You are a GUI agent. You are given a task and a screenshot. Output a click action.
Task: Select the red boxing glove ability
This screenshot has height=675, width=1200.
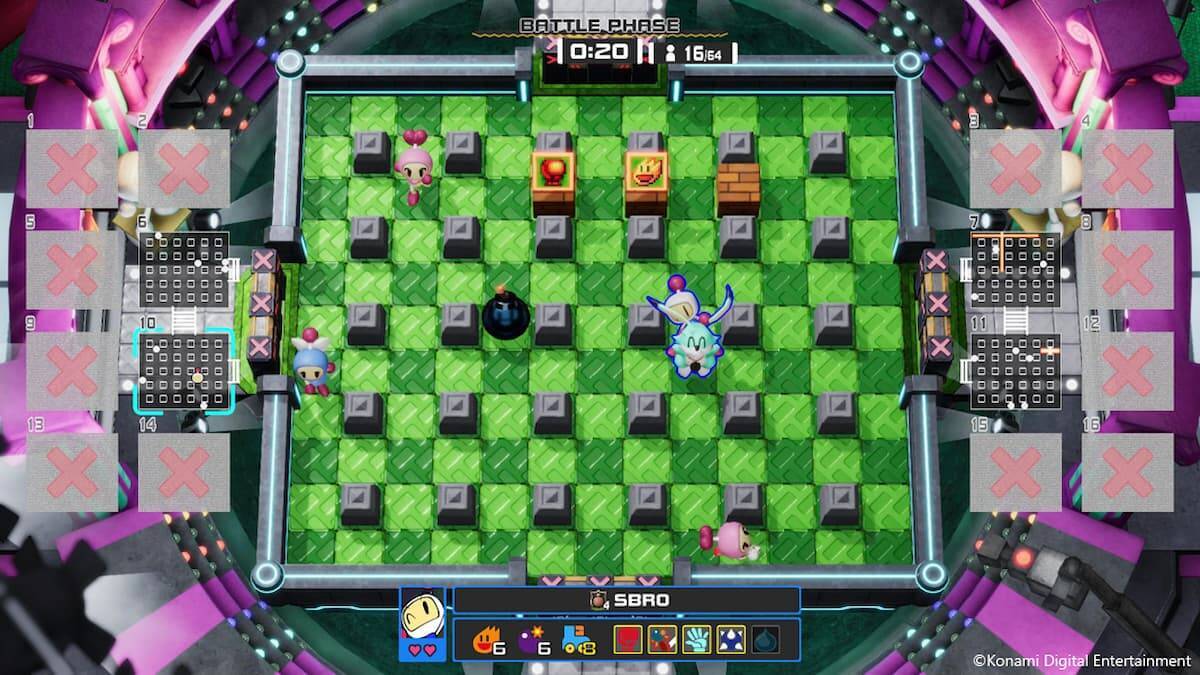(628, 640)
